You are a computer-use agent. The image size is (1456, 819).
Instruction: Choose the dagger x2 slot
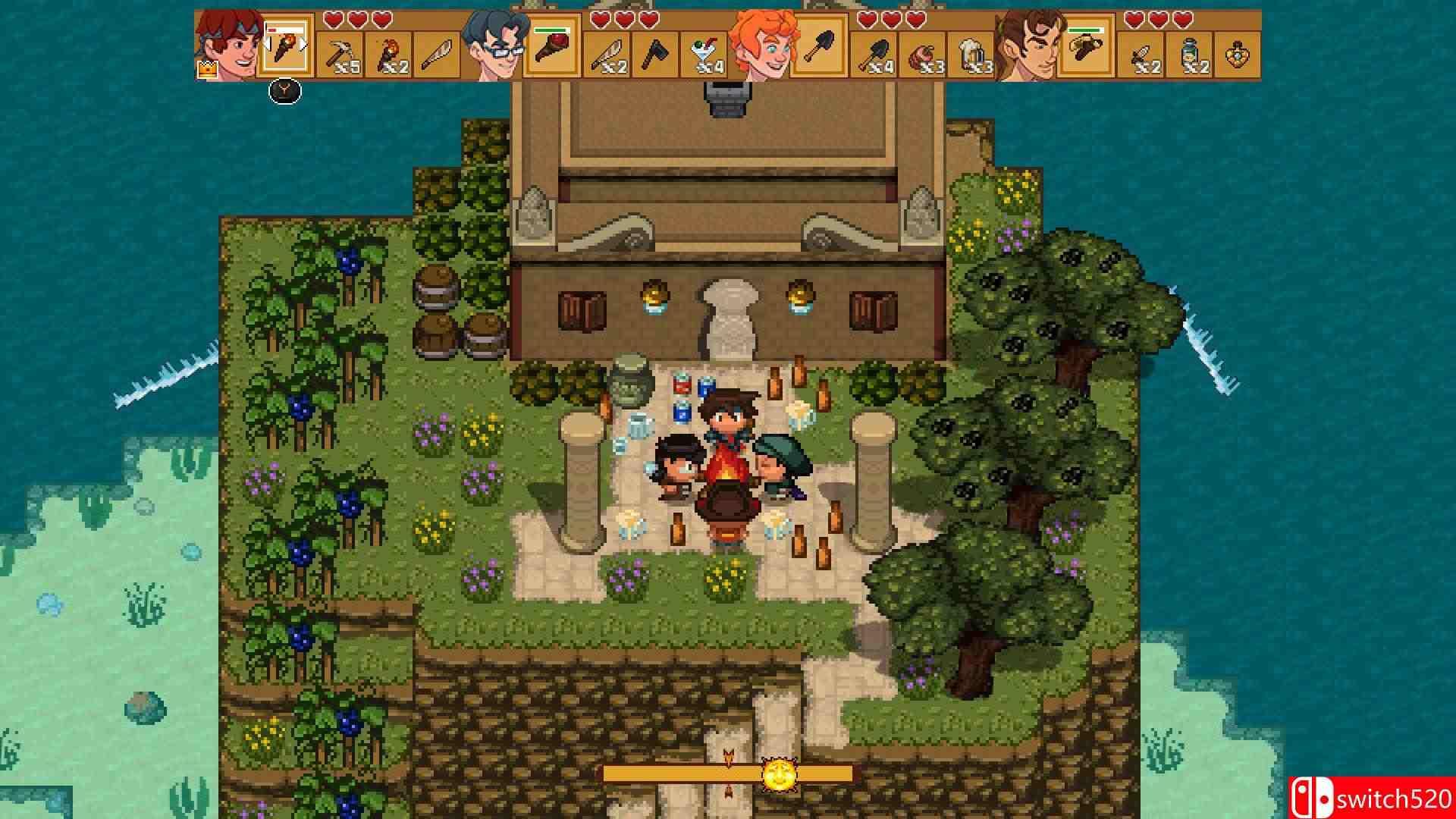pos(1141,55)
